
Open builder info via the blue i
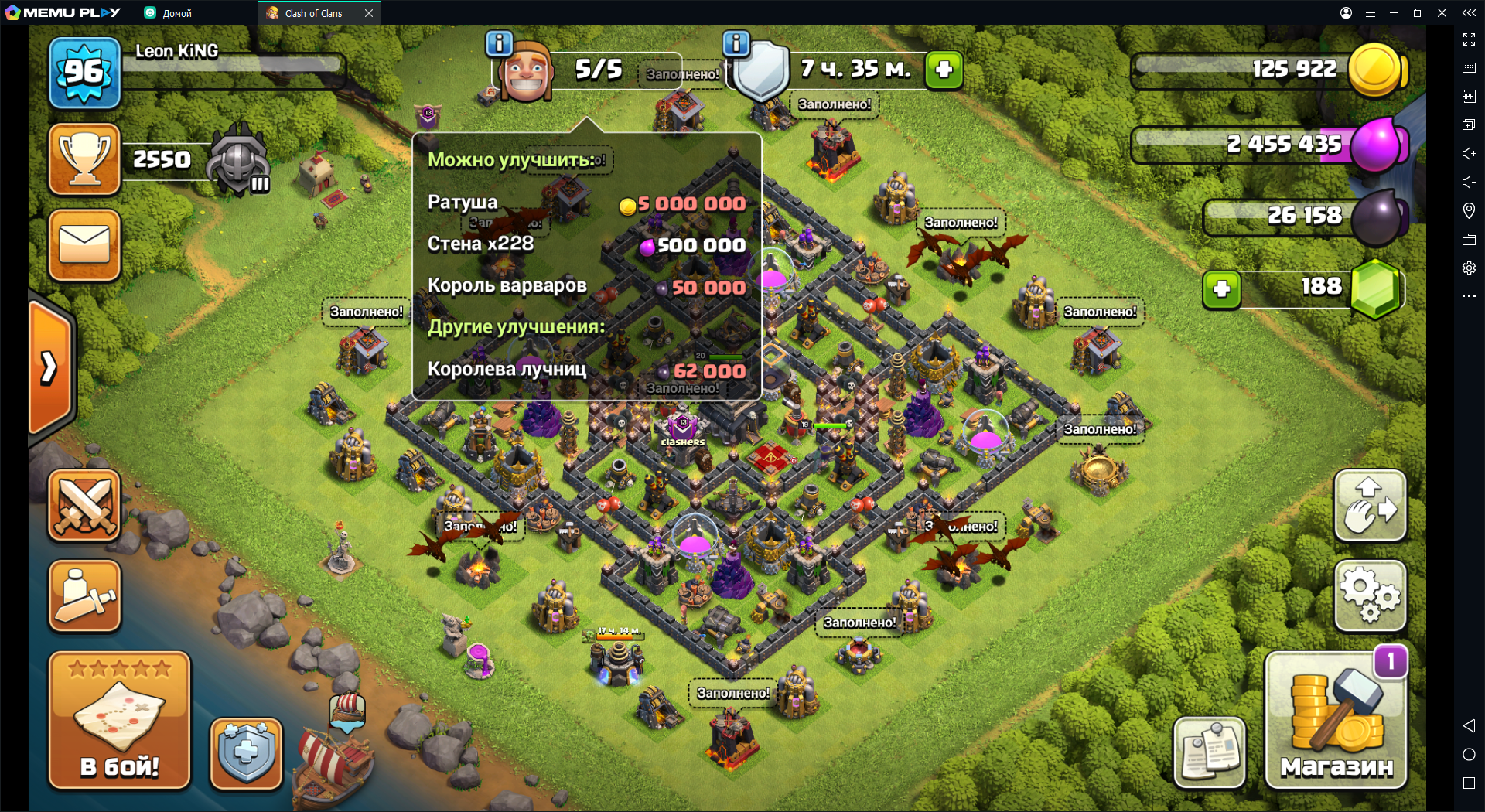point(500,43)
